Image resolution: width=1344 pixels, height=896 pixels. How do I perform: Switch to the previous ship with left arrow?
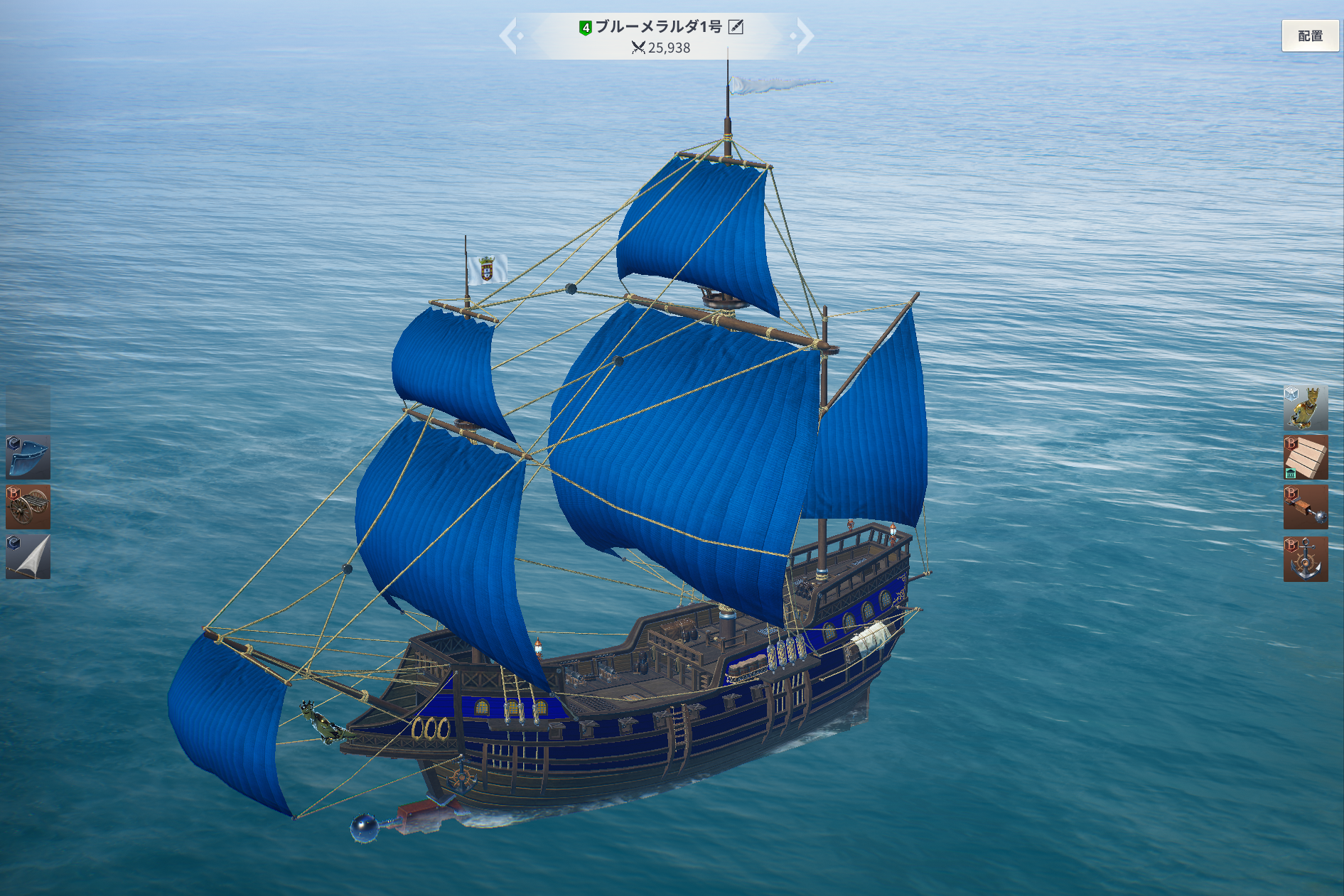coord(509,36)
